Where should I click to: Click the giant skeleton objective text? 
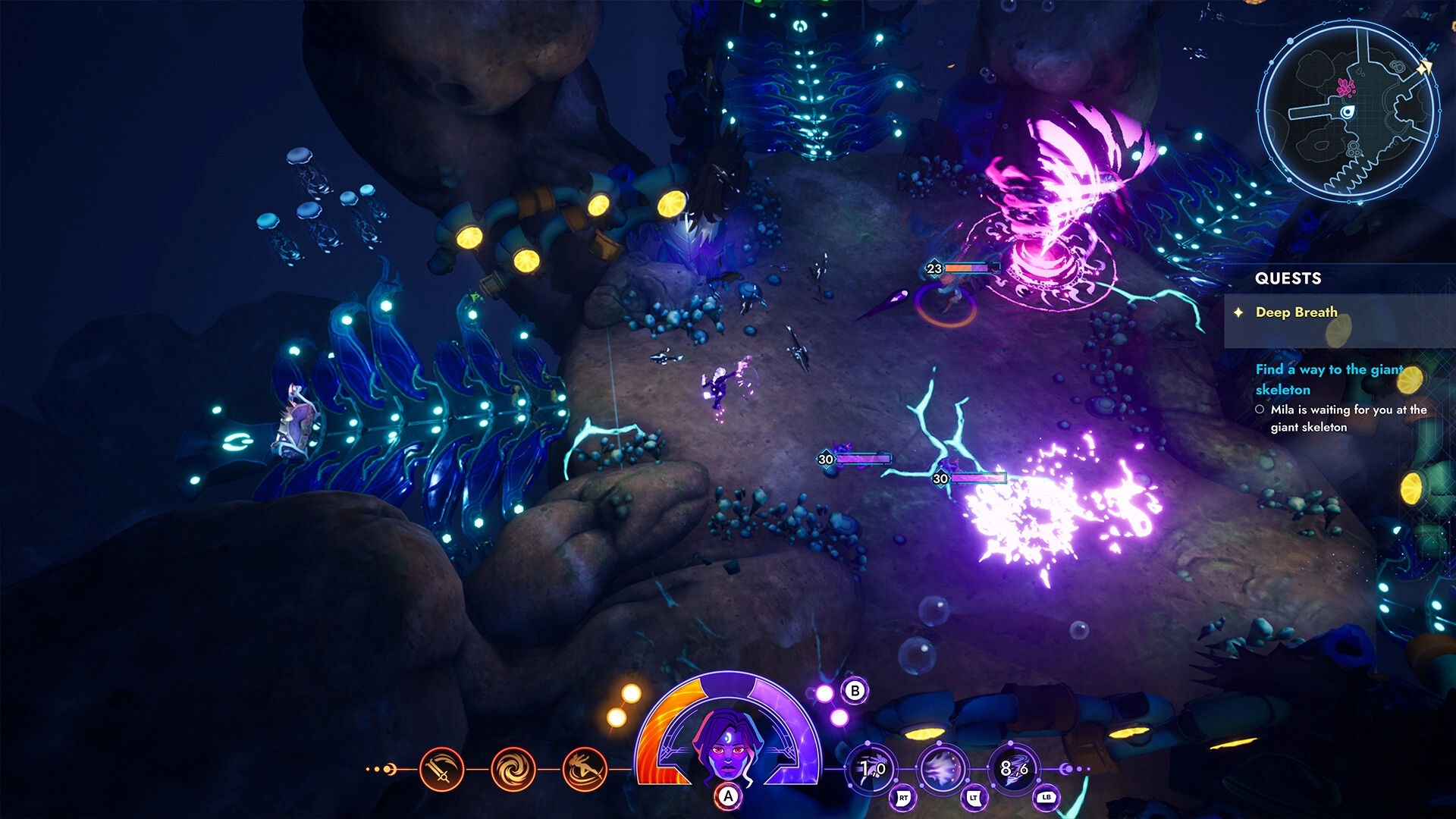1329,379
